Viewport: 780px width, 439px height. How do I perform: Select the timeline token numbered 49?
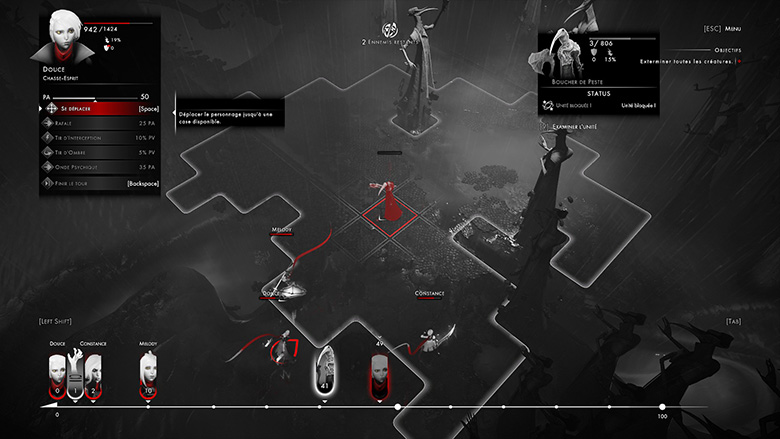380,373
